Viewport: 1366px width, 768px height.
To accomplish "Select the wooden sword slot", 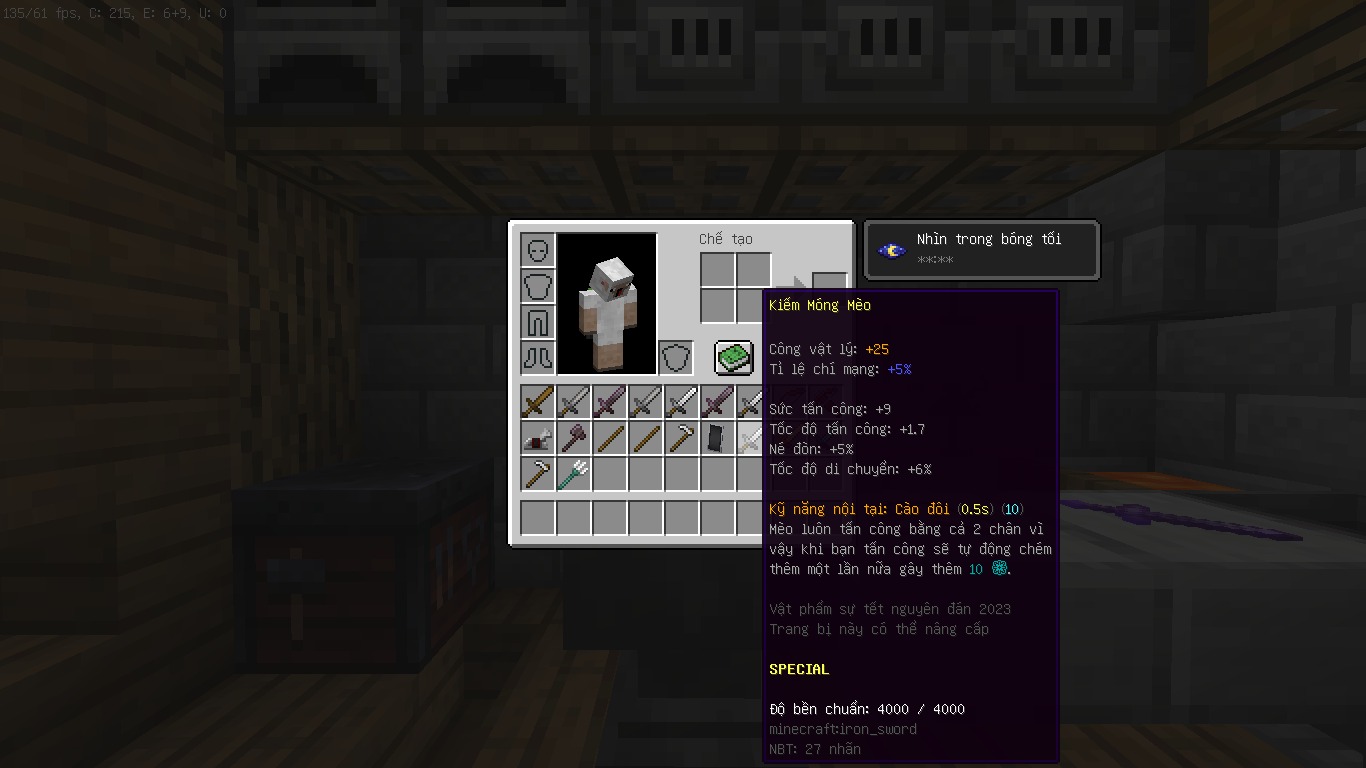I will pyautogui.click(x=538, y=402).
